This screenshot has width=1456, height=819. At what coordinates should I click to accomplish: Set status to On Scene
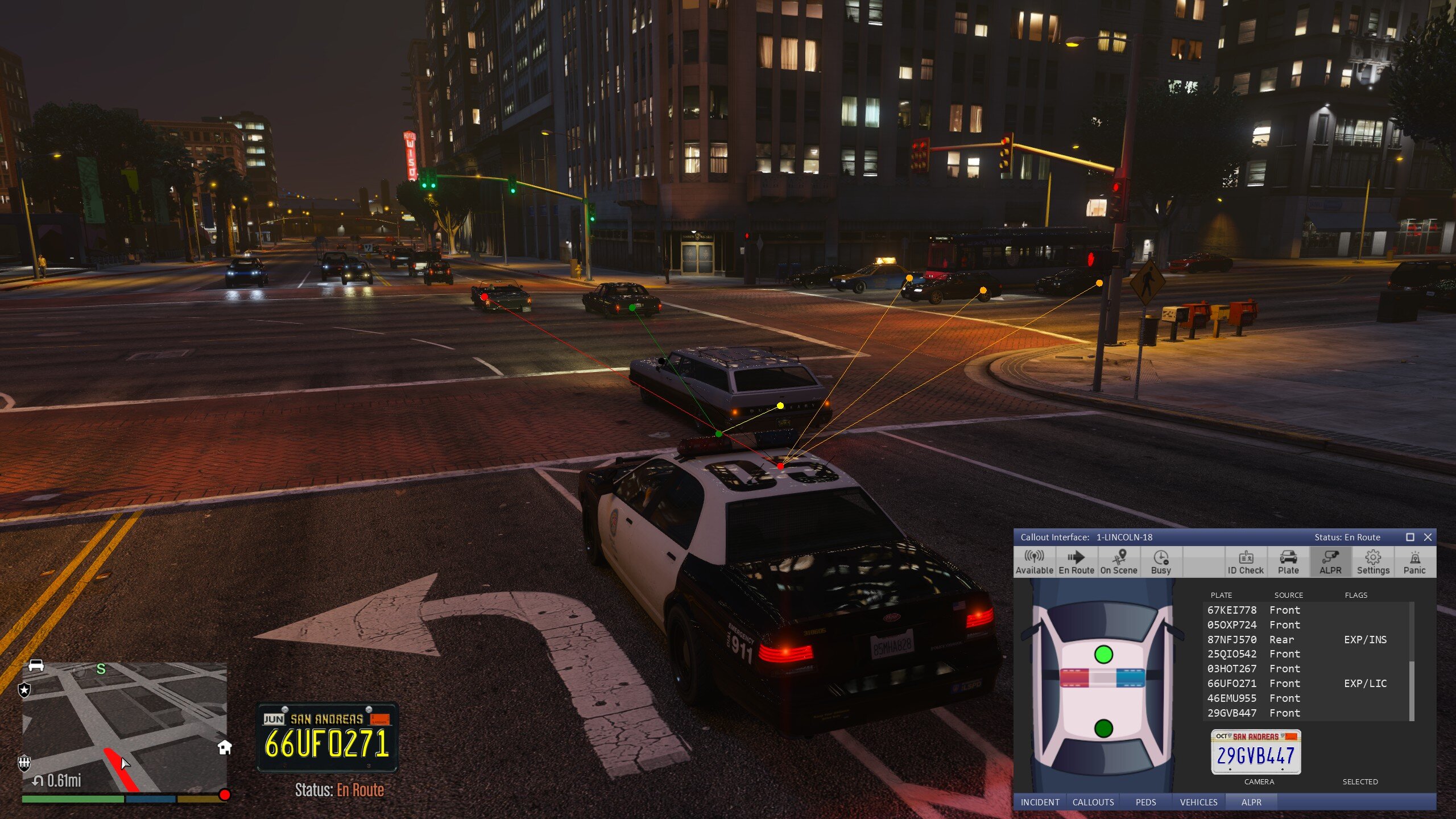[1119, 562]
